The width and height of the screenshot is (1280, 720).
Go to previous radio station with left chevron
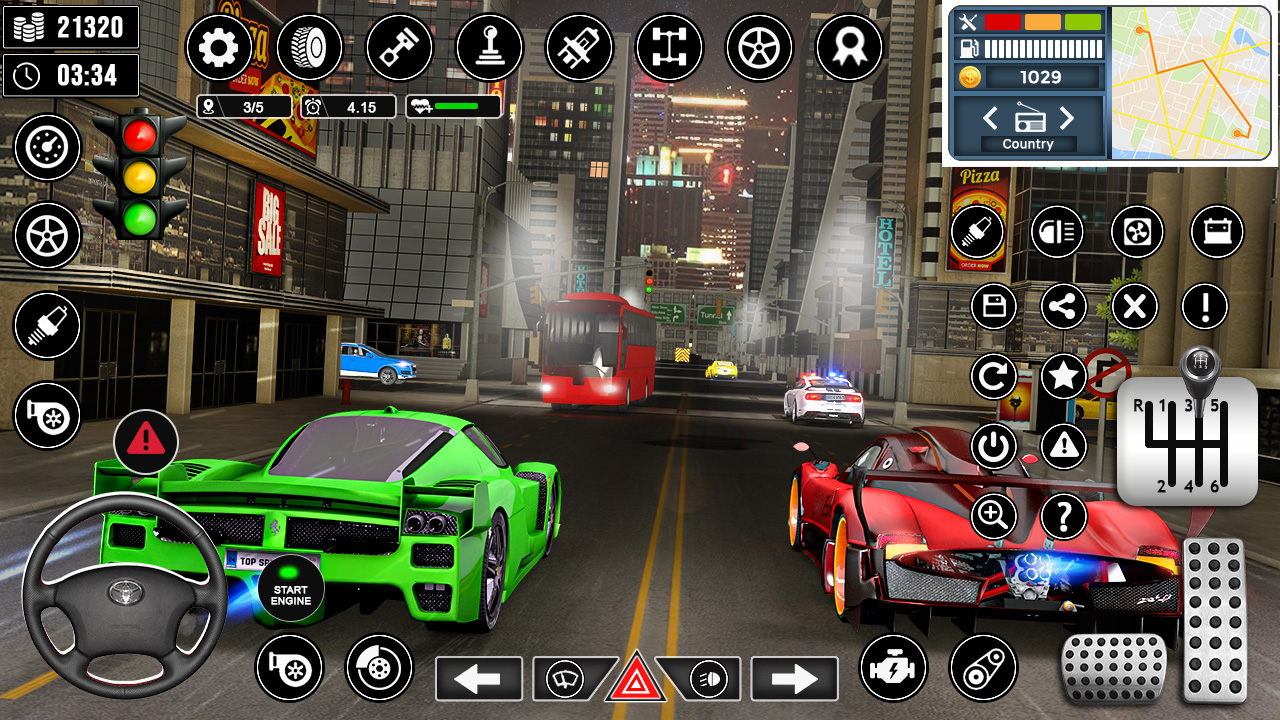click(x=990, y=118)
